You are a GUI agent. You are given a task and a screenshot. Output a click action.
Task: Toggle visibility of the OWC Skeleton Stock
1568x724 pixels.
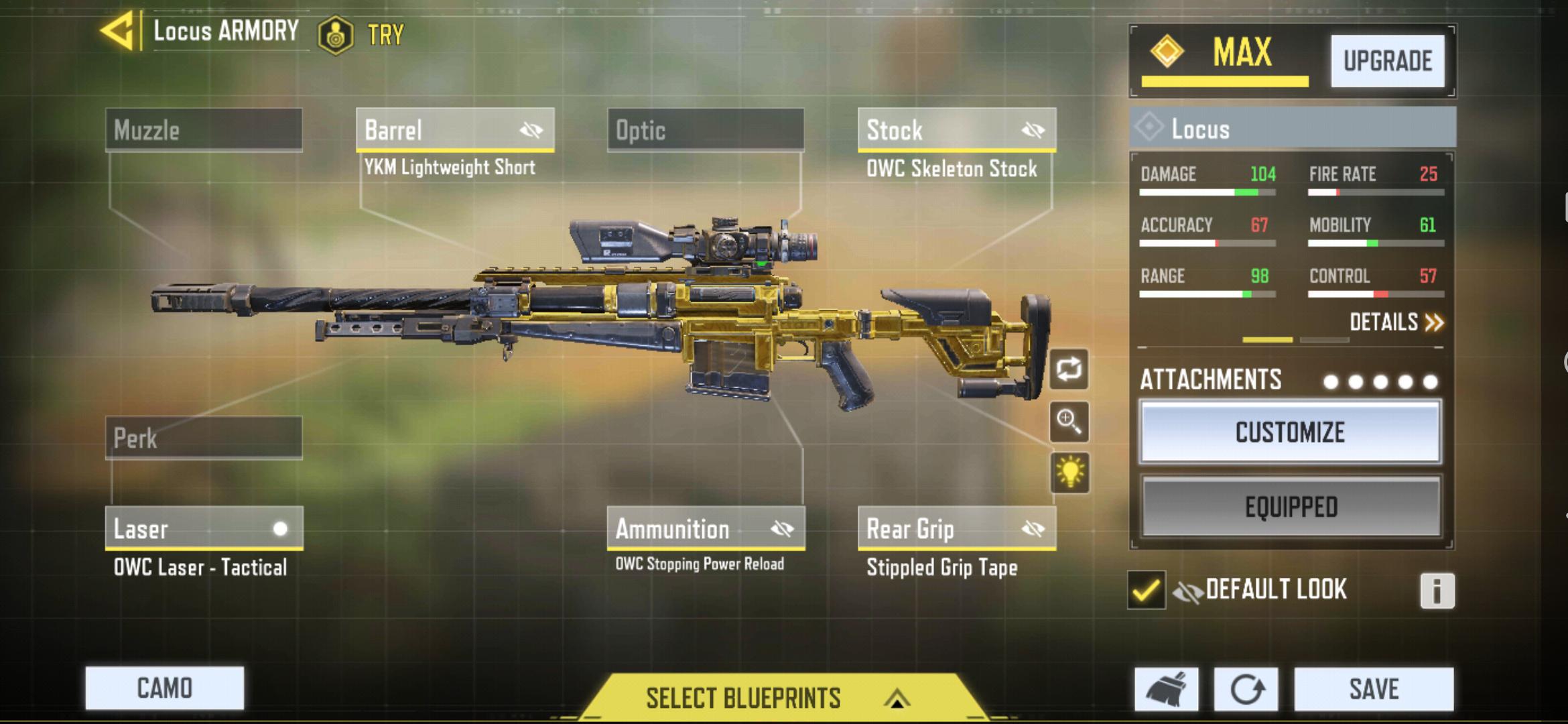[x=1032, y=129]
